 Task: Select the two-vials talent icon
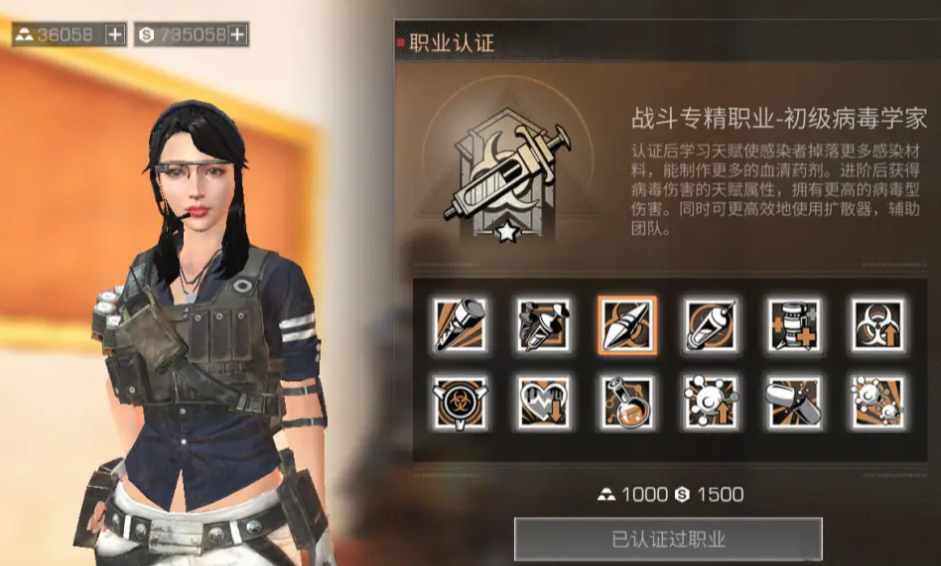tap(544, 324)
